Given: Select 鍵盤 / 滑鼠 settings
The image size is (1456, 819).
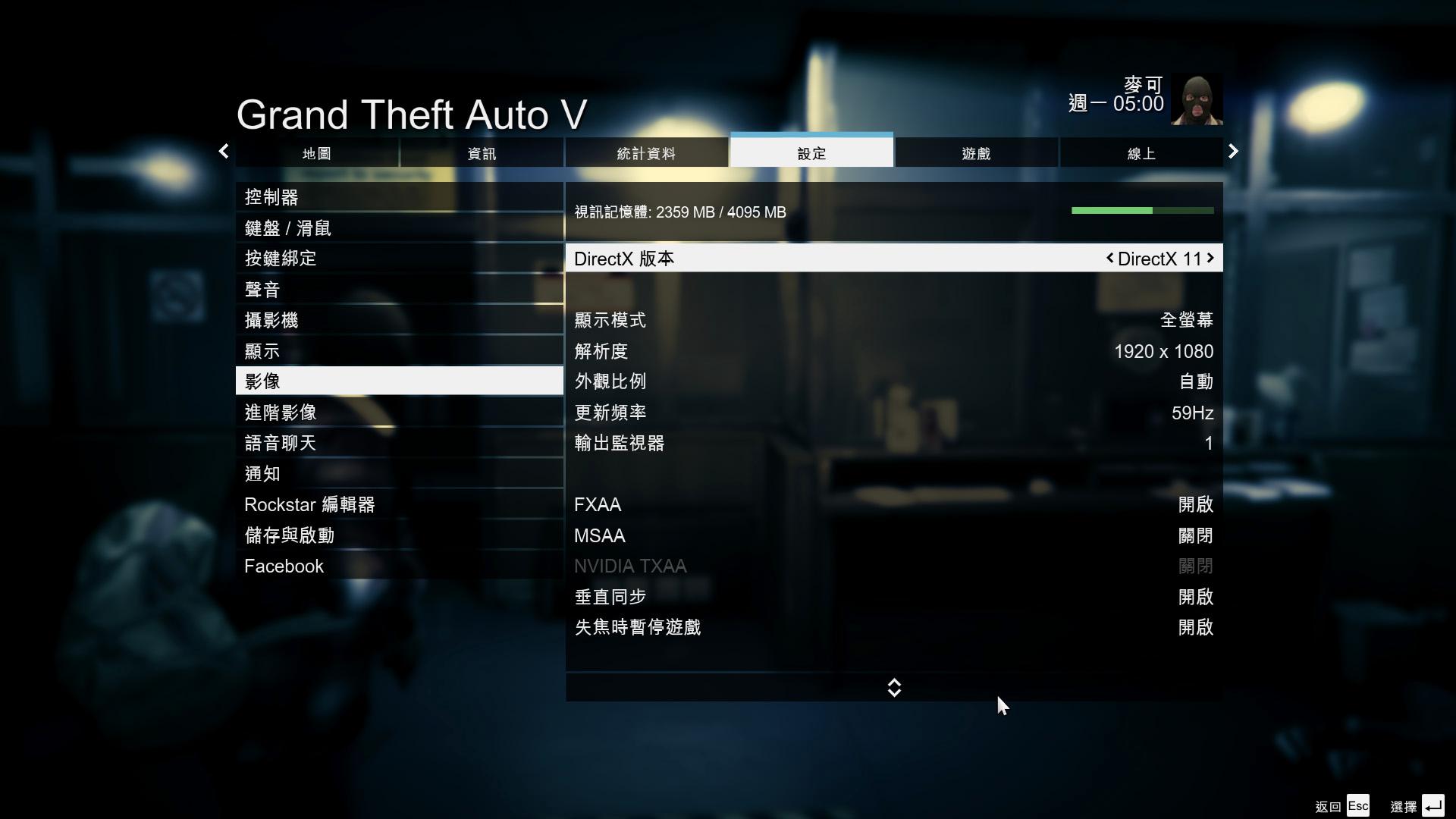Looking at the screenshot, I should tap(399, 228).
